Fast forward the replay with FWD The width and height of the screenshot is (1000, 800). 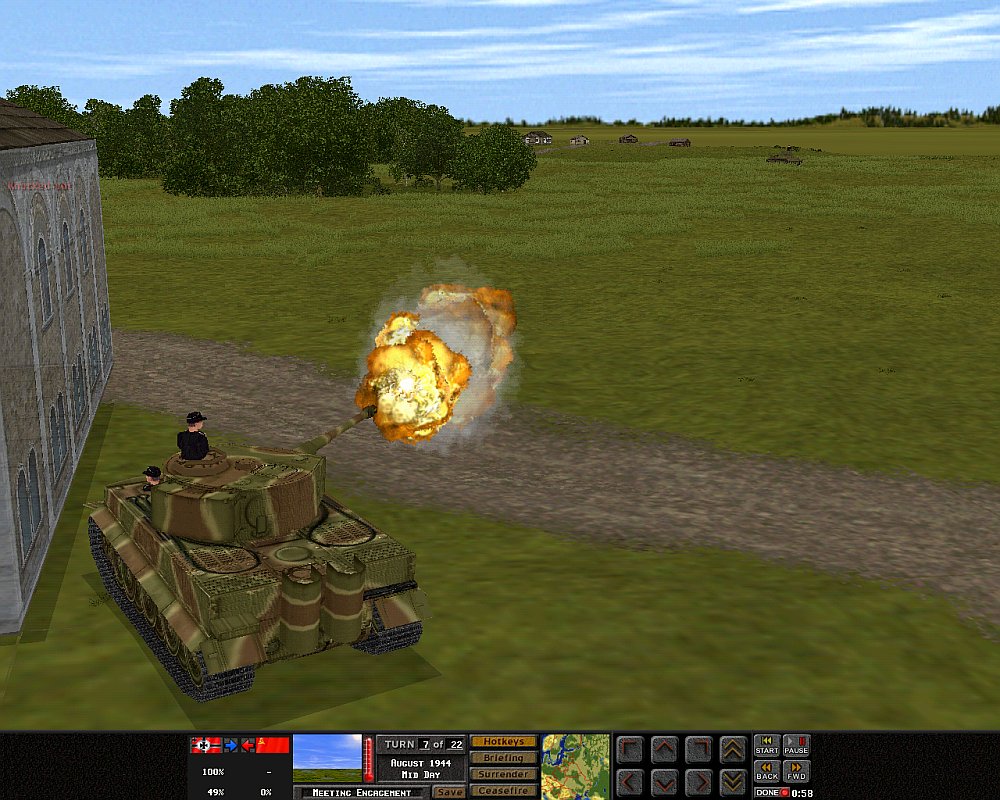[796, 771]
